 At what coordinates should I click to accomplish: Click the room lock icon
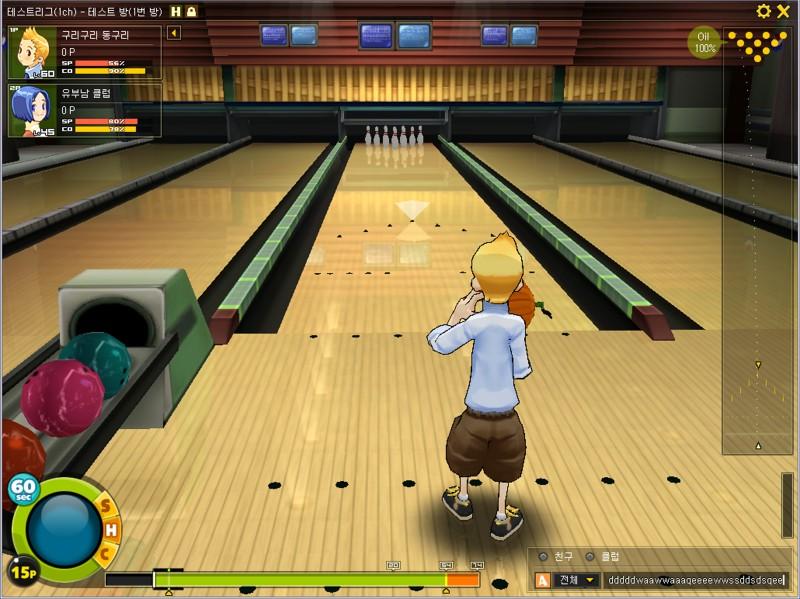[190, 11]
